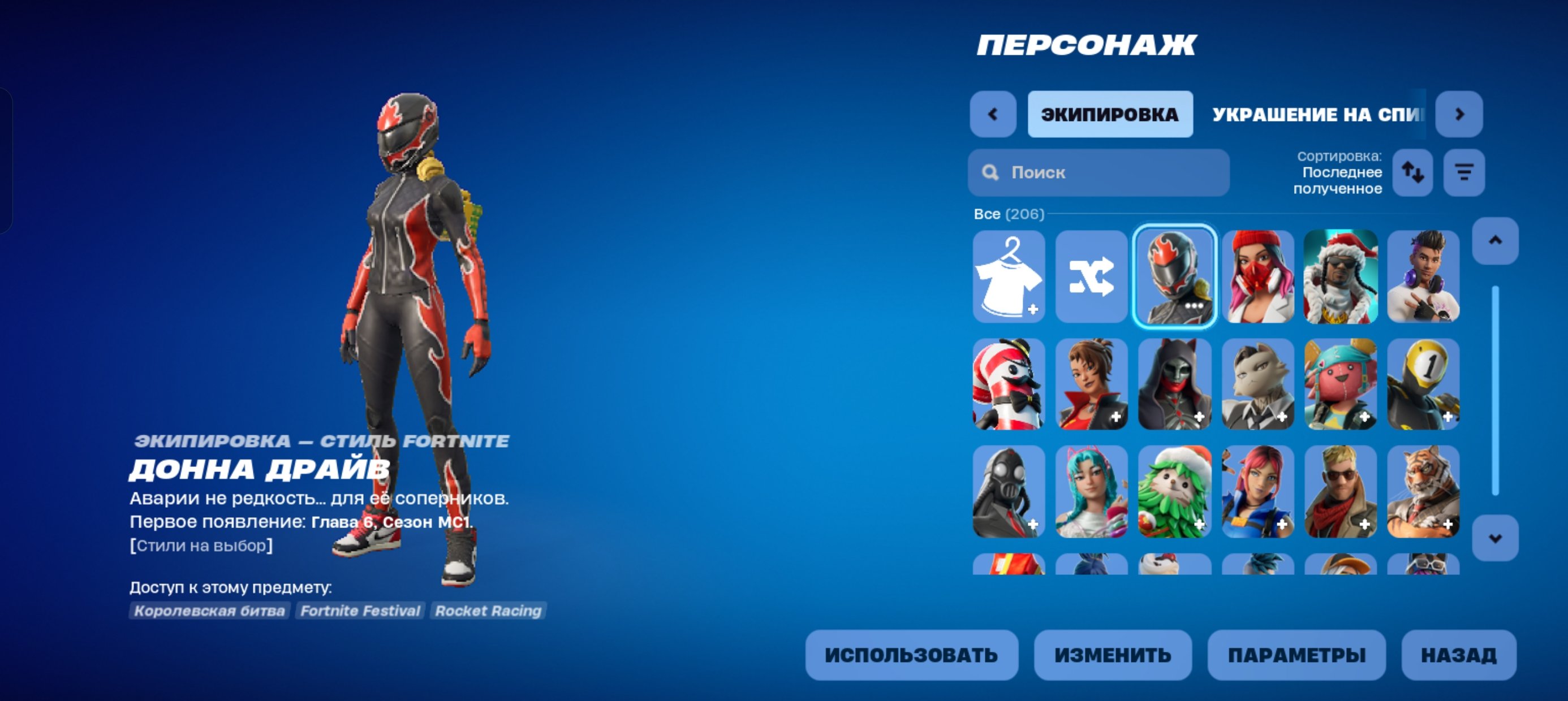Screen dimensions: 1568x701
Task: Open the sort direction arrows icon
Action: [1414, 174]
